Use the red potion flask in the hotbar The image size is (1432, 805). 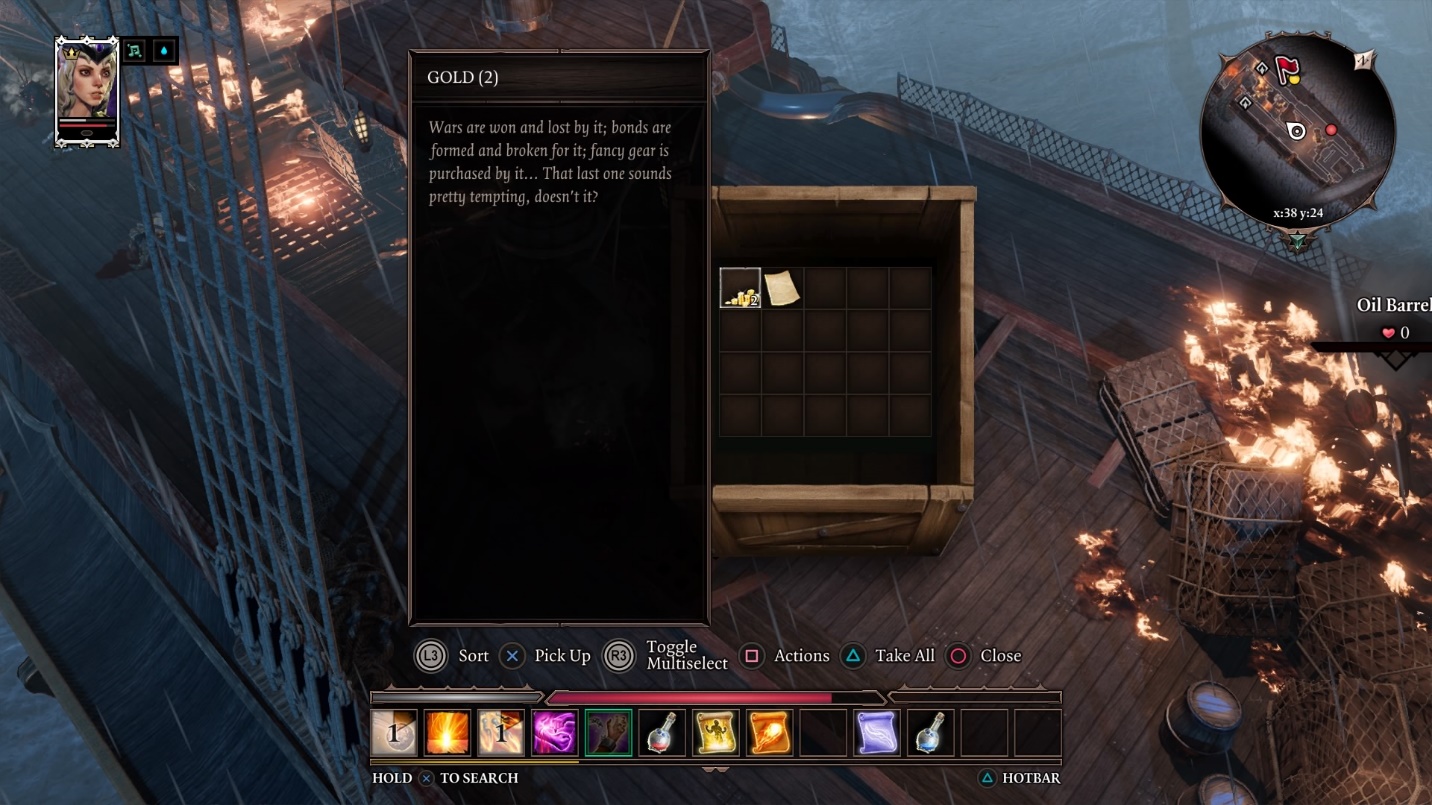662,733
